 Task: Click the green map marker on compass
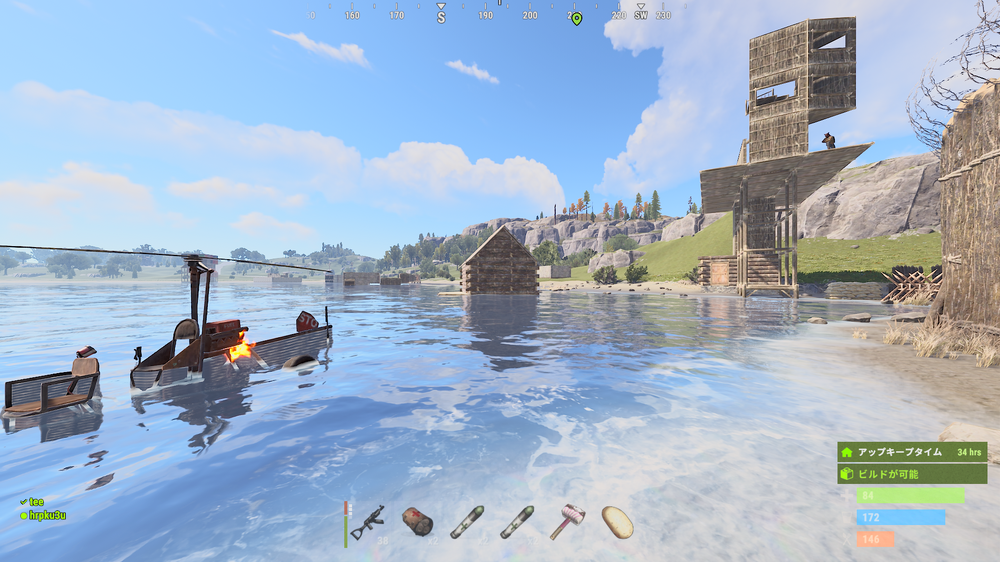[576, 18]
